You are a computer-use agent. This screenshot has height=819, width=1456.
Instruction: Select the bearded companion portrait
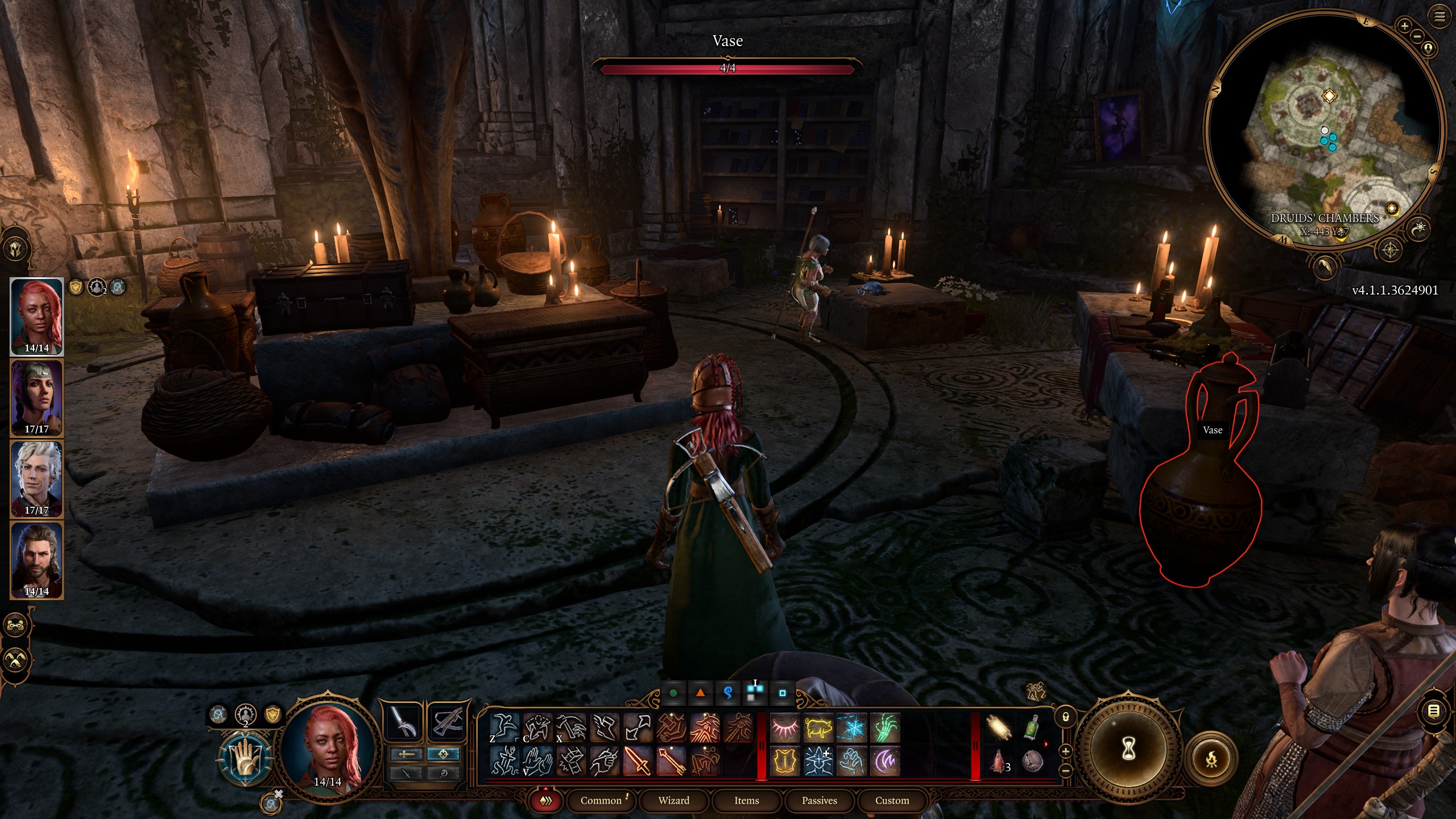[x=36, y=560]
